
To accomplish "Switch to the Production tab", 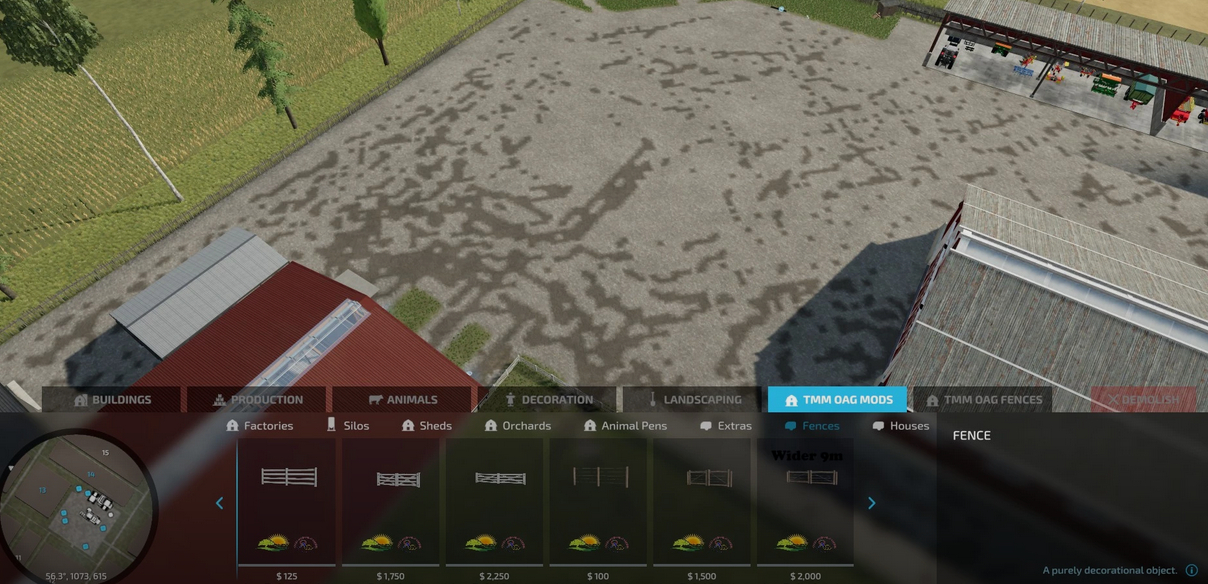I will (x=257, y=400).
